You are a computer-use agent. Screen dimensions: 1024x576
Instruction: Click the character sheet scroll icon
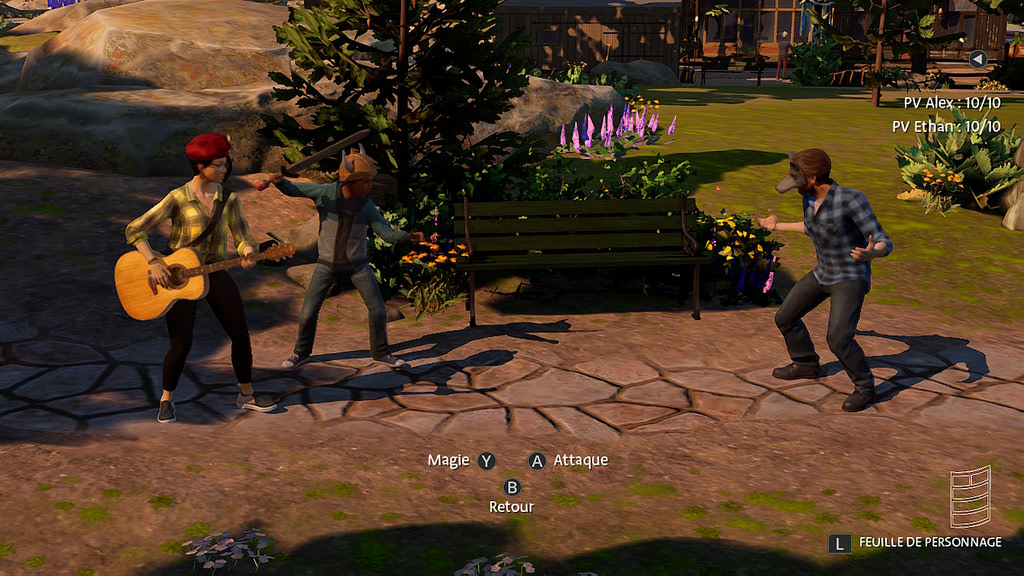pyautogui.click(x=969, y=496)
